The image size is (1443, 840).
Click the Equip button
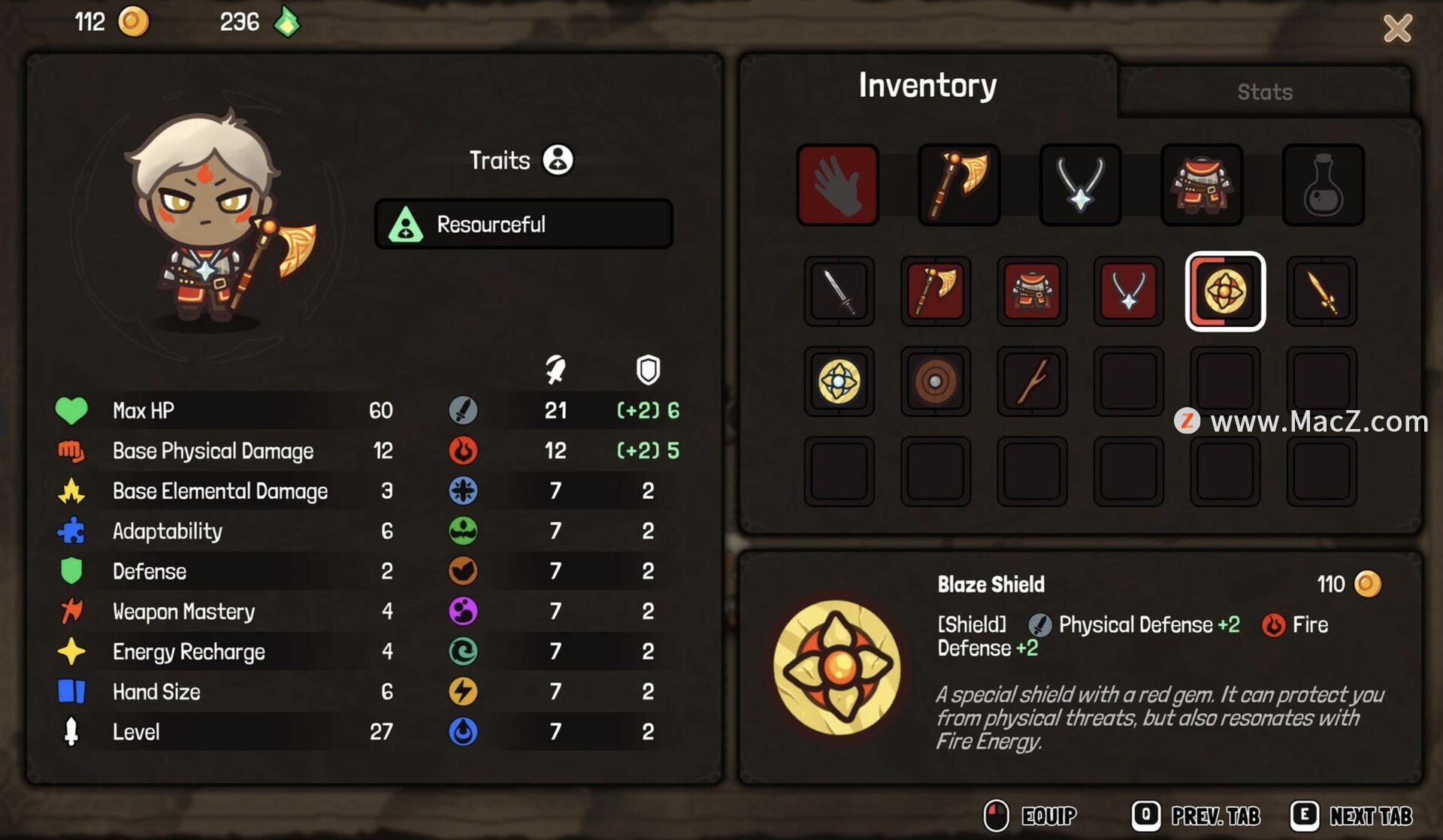click(1032, 815)
